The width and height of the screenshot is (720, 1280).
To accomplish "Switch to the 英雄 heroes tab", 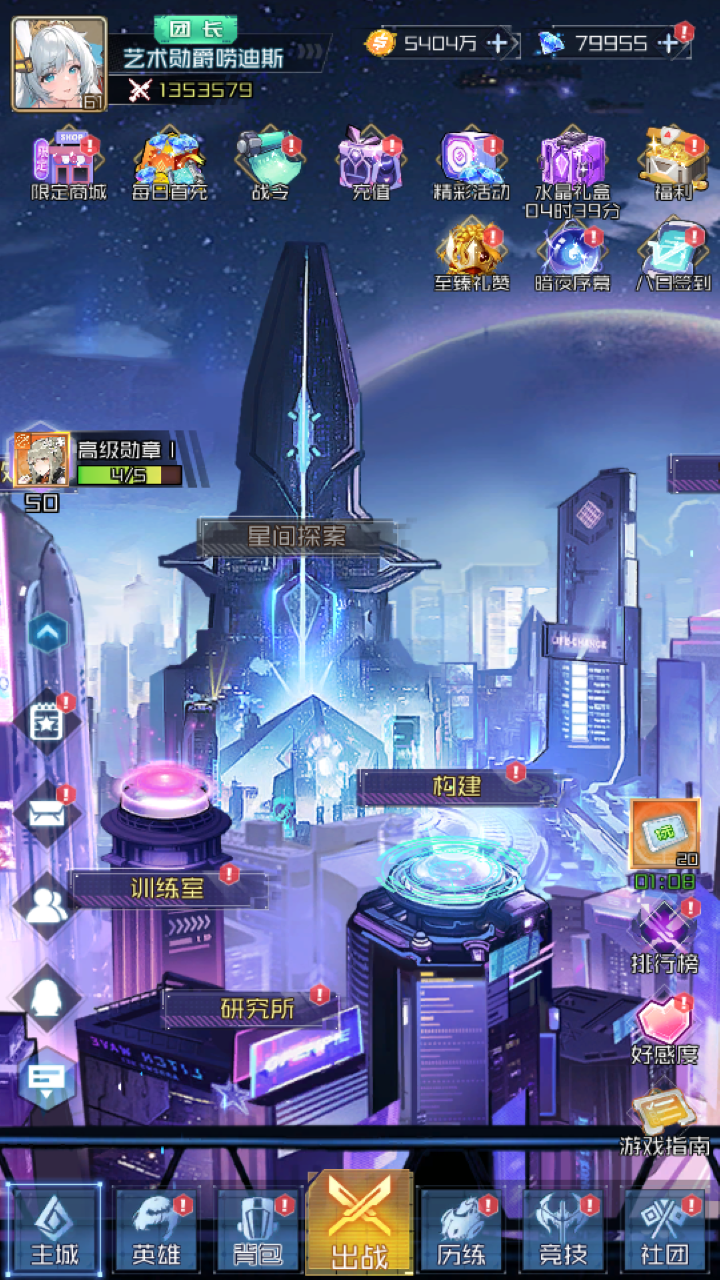I will (156, 1231).
